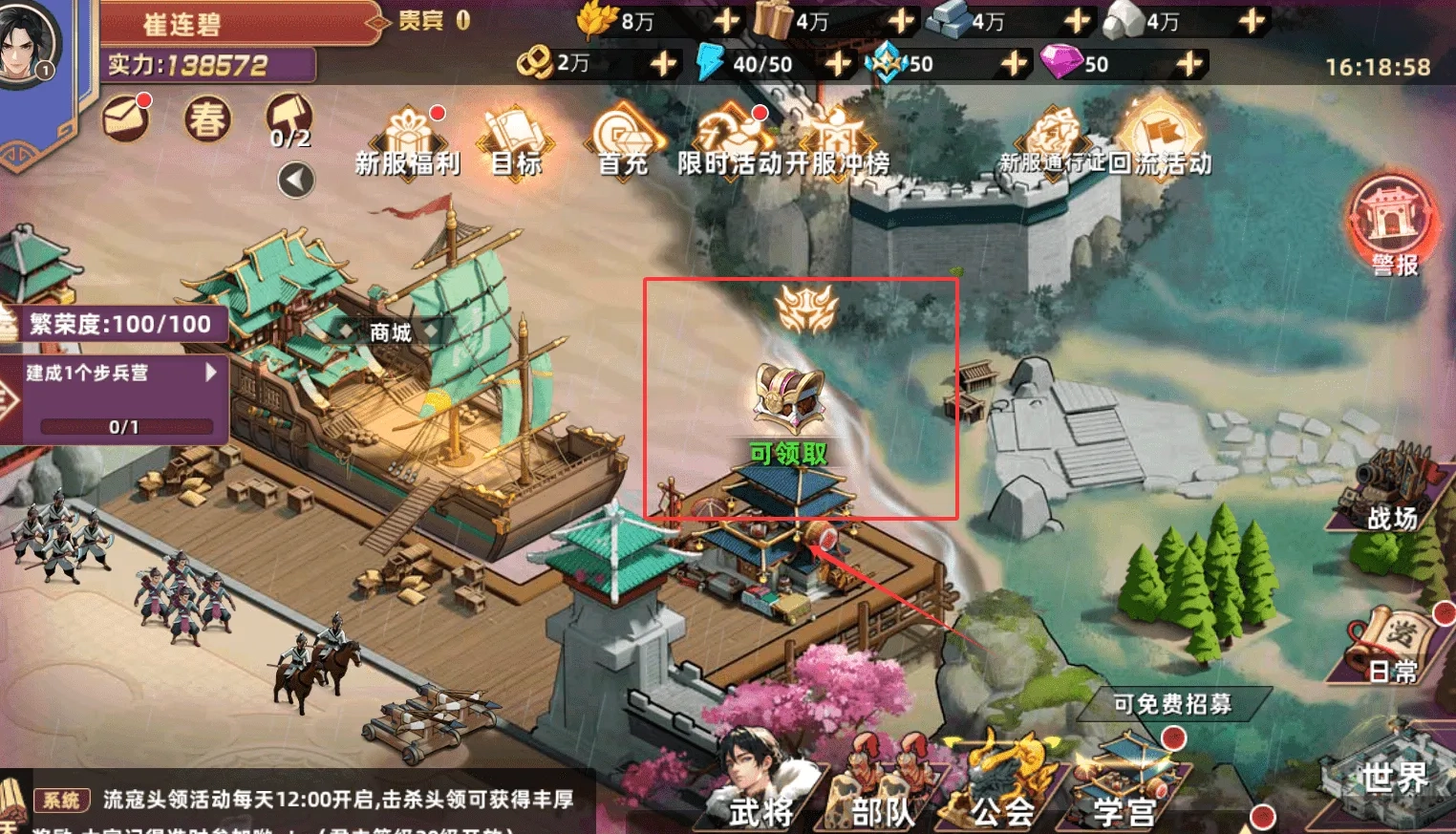This screenshot has height=834, width=1456.
Task: Switch to the 部队 troops tab
Action: coord(884,812)
